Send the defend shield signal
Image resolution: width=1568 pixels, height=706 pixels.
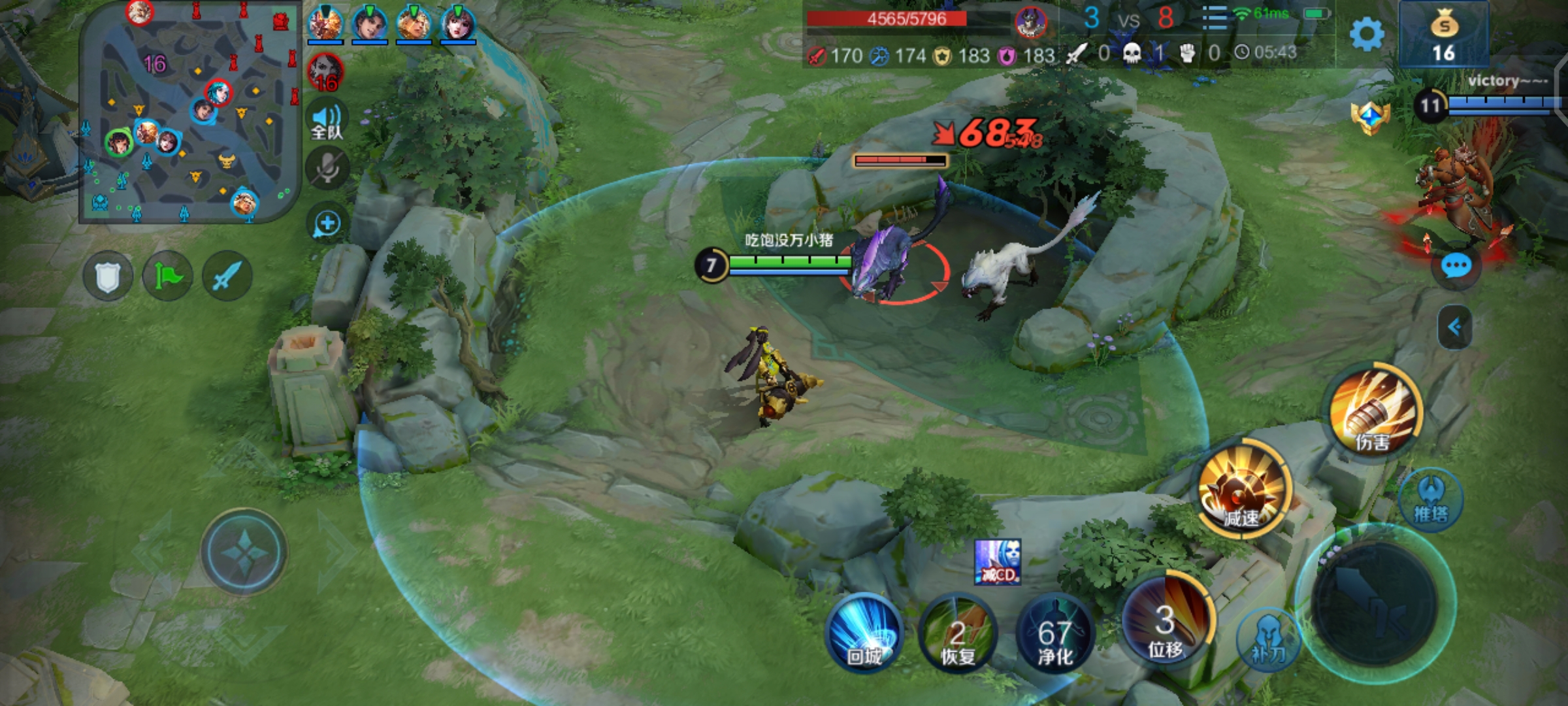click(x=108, y=277)
